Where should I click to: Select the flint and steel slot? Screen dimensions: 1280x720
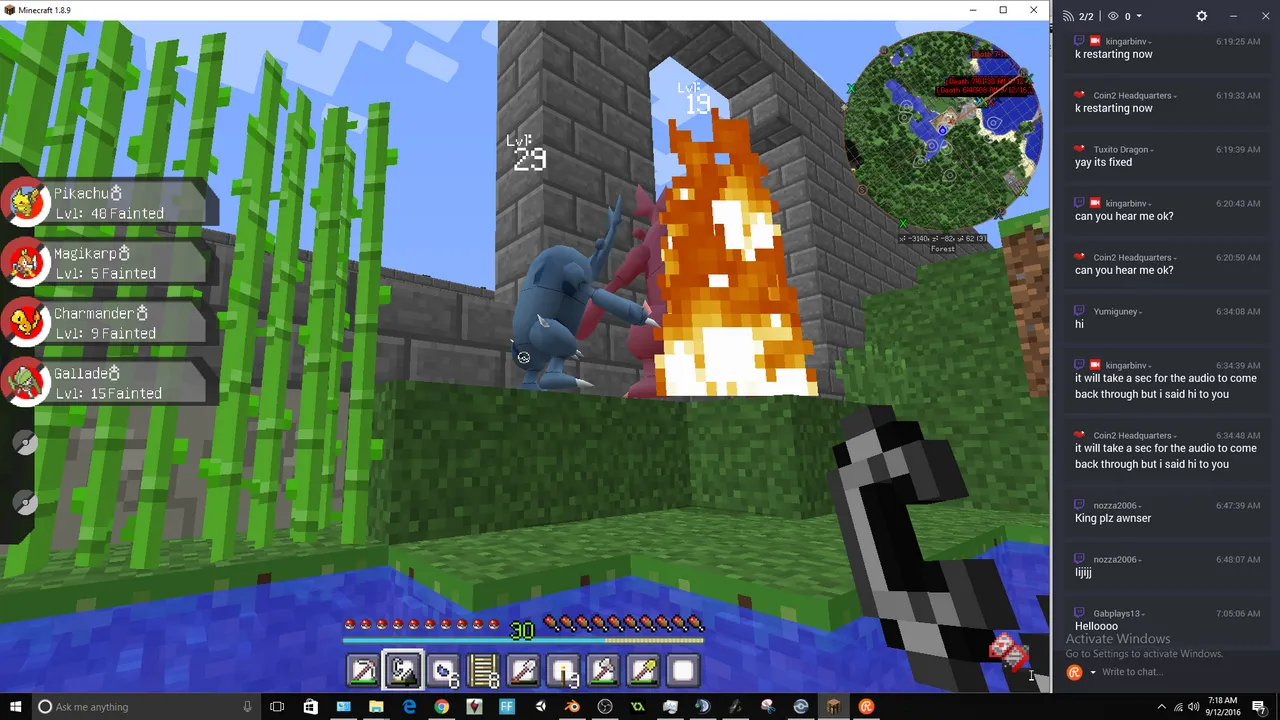point(403,671)
